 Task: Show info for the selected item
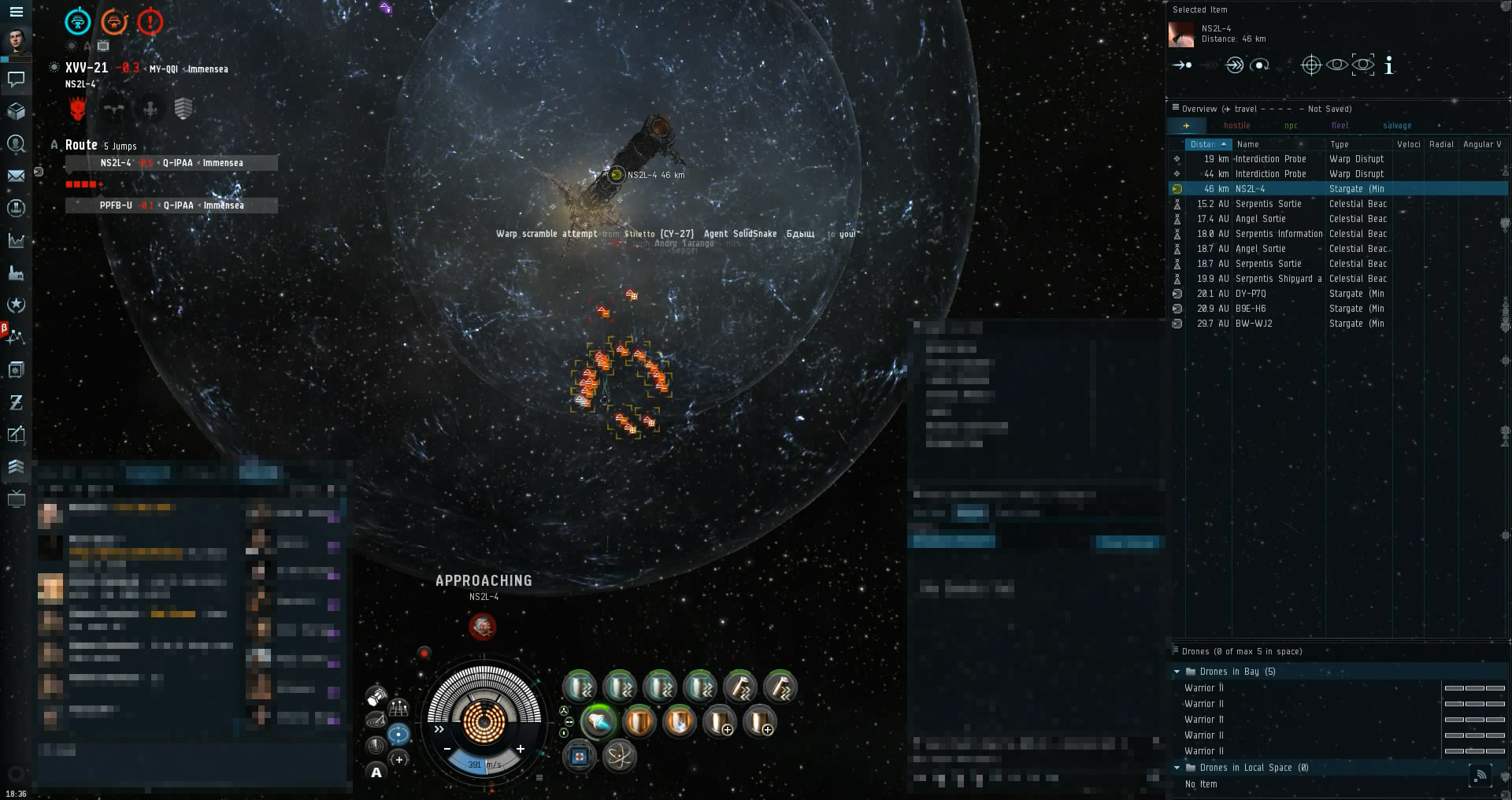point(1389,65)
